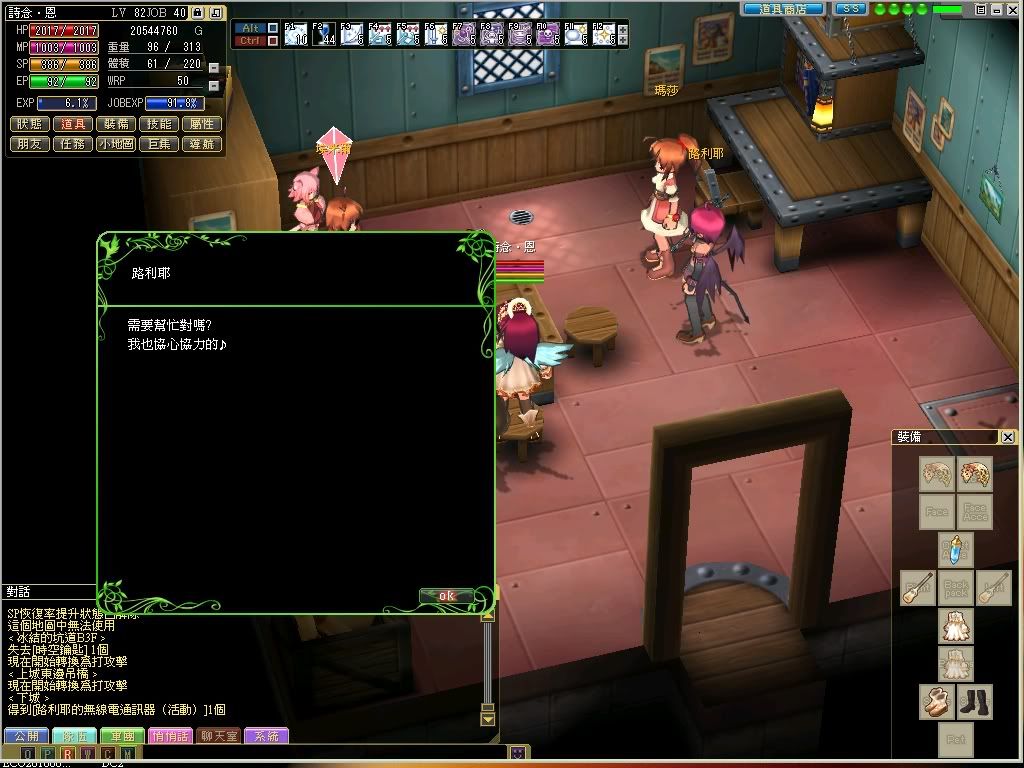This screenshot has height=768, width=1024.
Task: Open the 技能 skills window
Action: (x=159, y=124)
